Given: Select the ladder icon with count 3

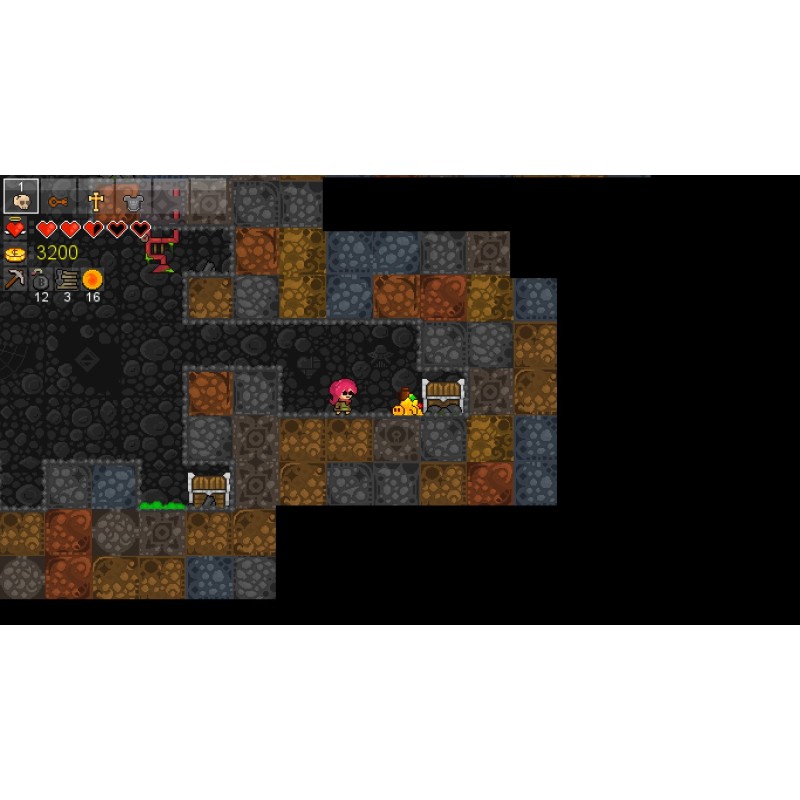Looking at the screenshot, I should [x=67, y=279].
